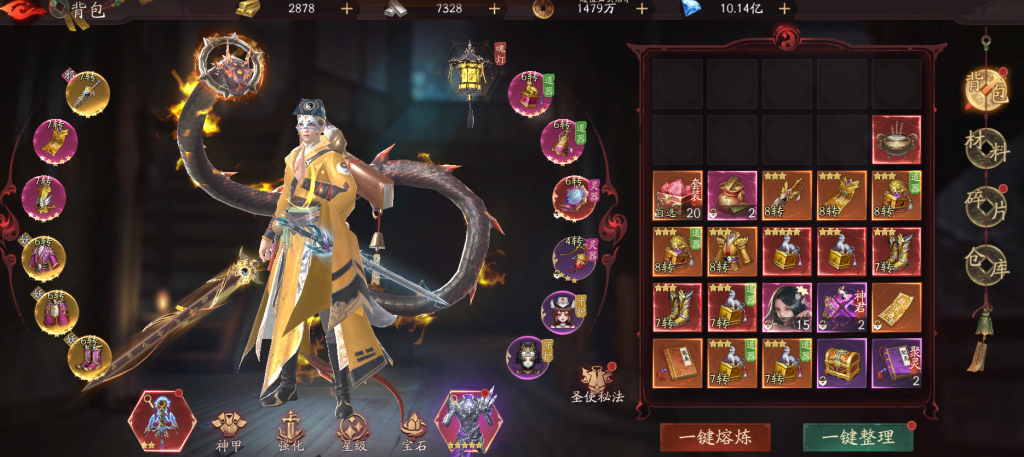The width and height of the screenshot is (1024, 457).
Task: Select the purple treasure chest item
Action: (841, 363)
